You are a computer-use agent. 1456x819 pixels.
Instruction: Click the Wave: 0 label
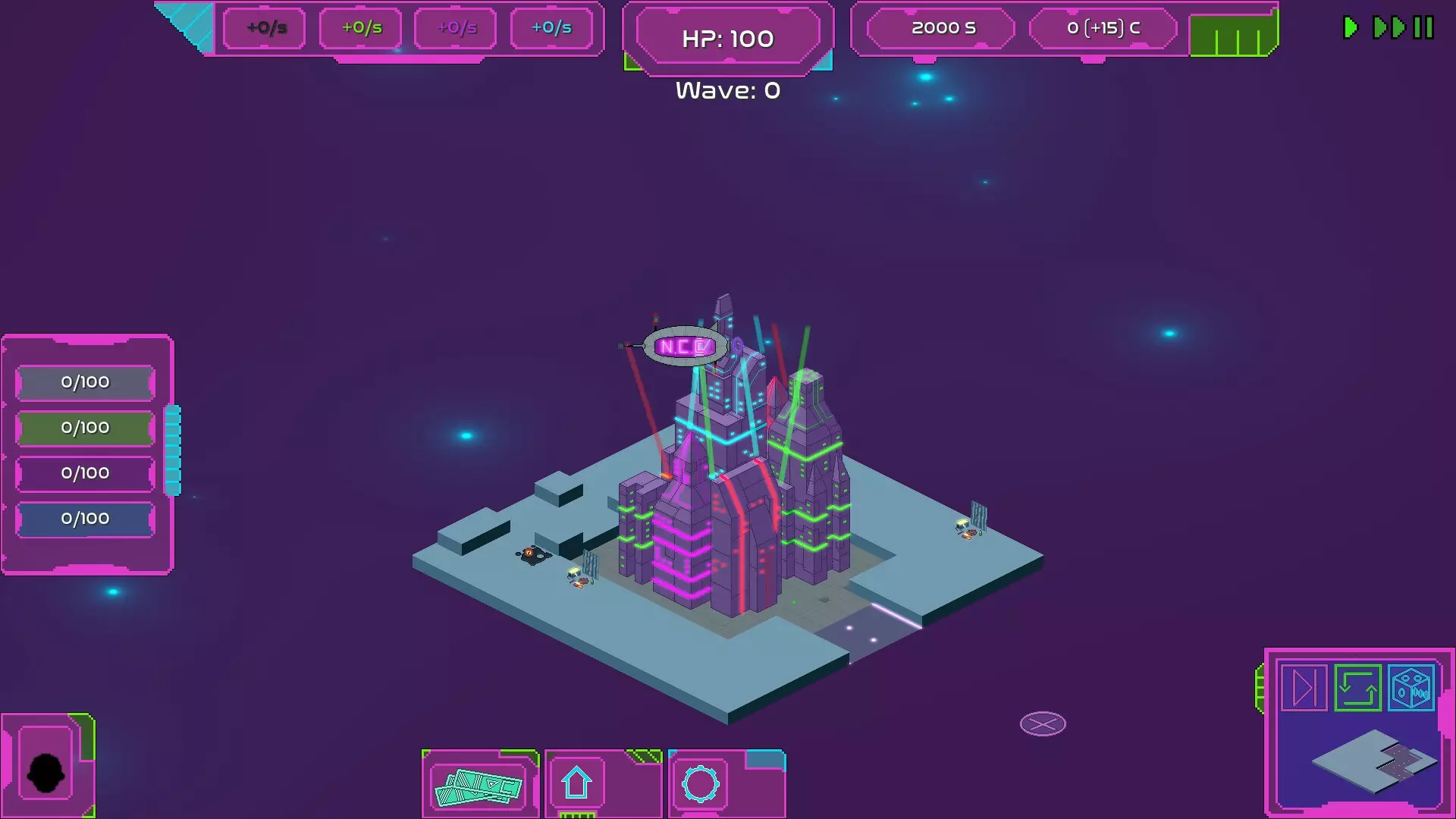tap(727, 90)
